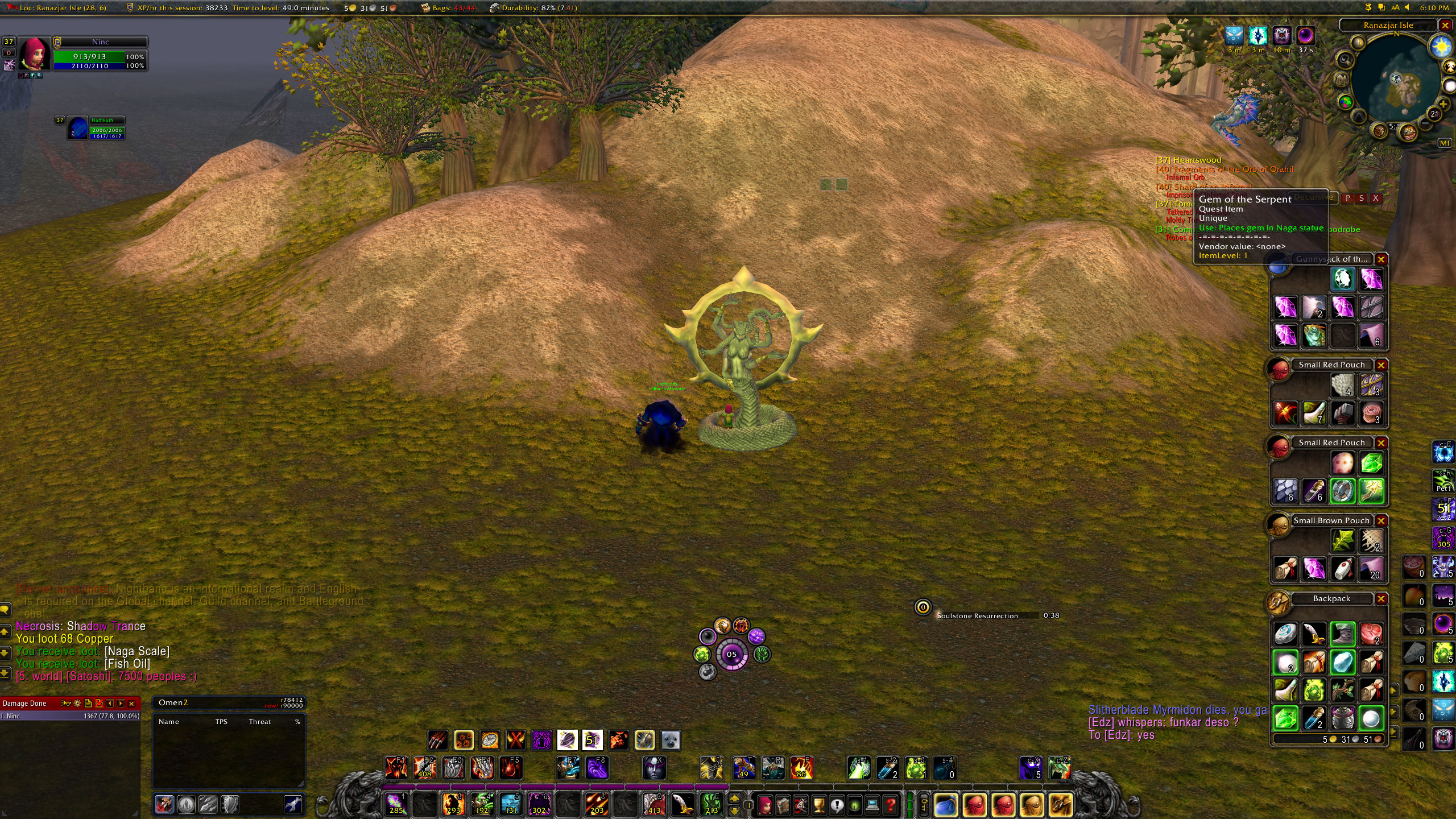Click the report icon on the Damage Done meter
The height and width of the screenshot is (819, 1456).
coord(88,704)
